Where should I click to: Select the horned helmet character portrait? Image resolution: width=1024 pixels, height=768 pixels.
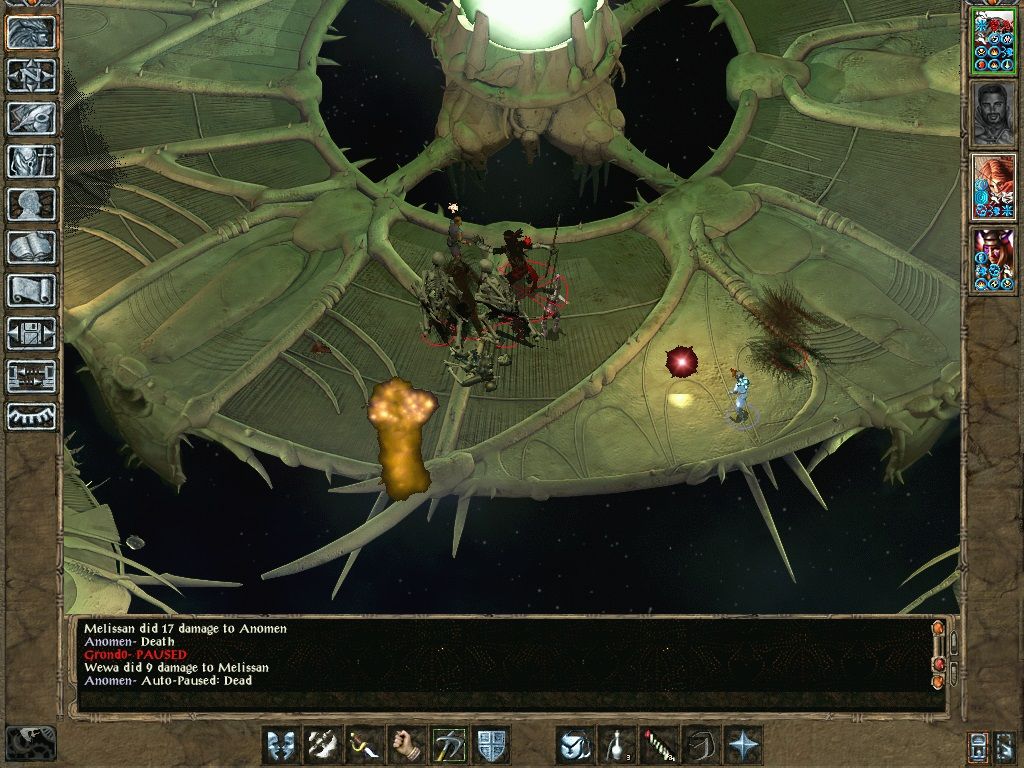click(993, 260)
